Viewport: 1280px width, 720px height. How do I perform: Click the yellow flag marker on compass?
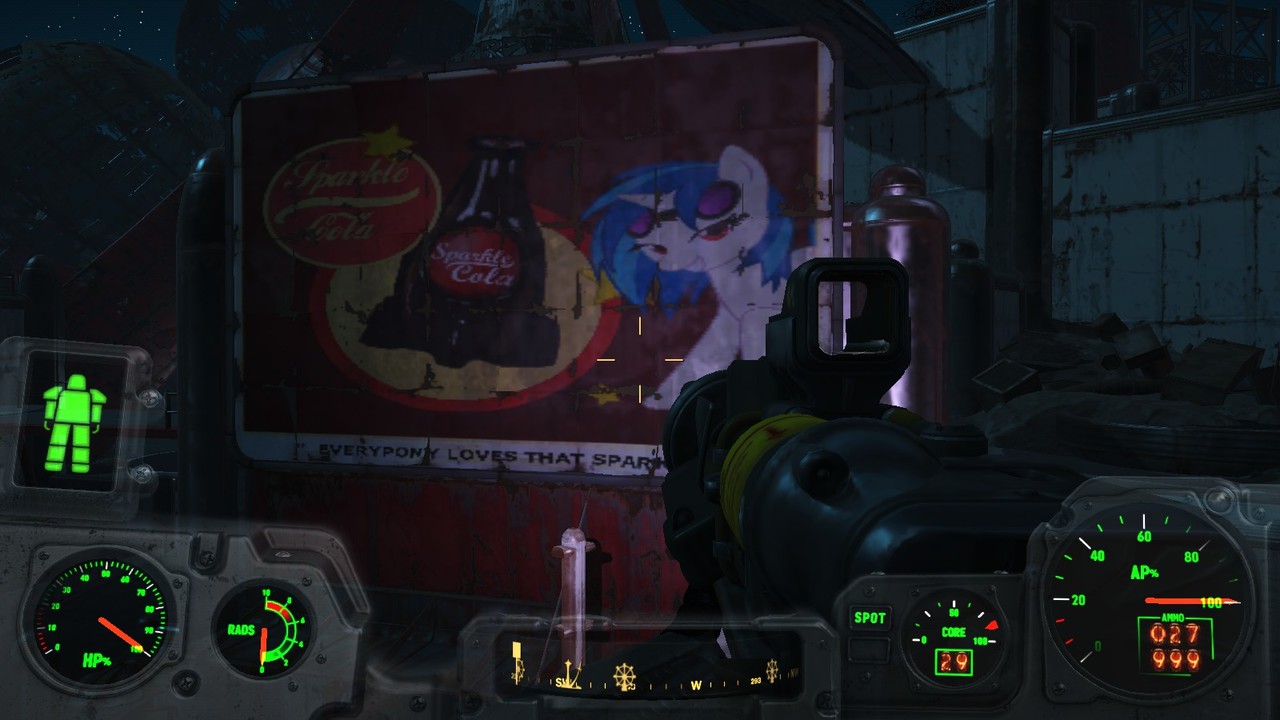517,662
